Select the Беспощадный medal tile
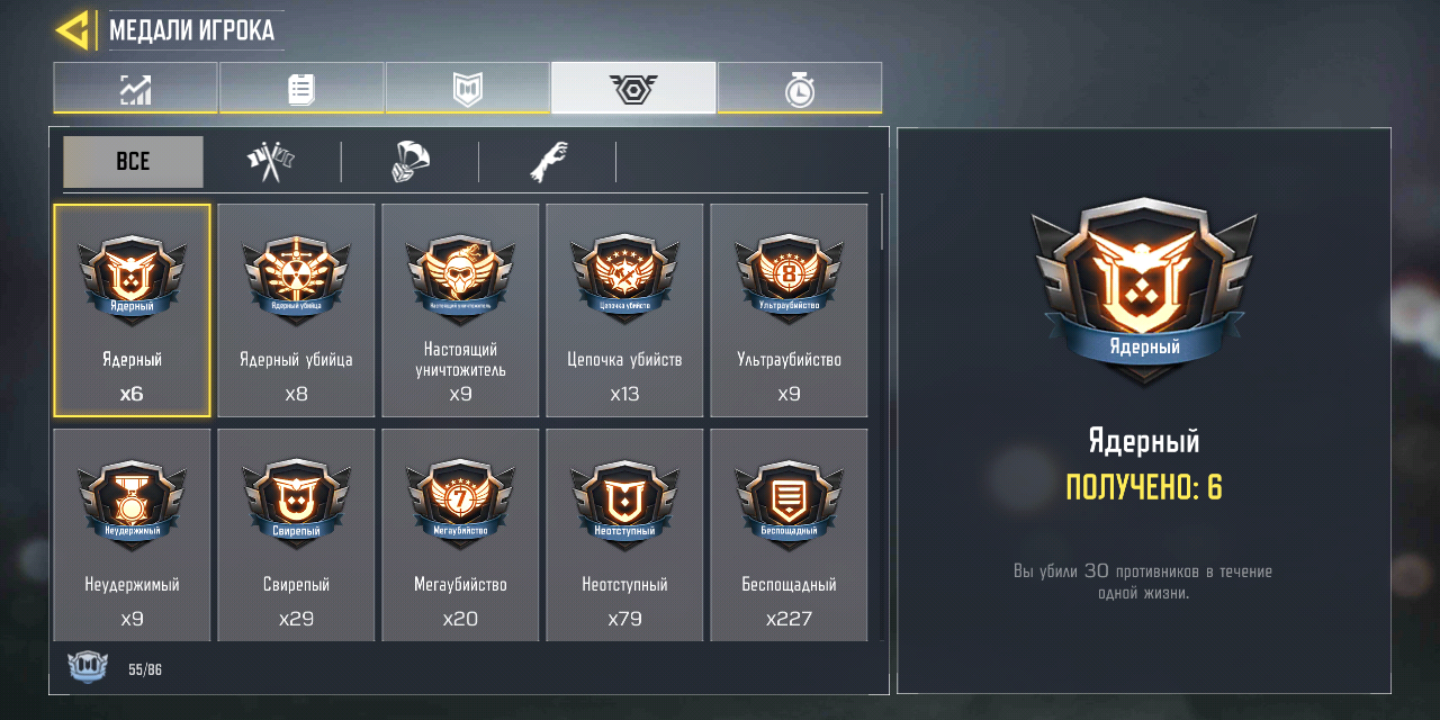 click(x=788, y=535)
